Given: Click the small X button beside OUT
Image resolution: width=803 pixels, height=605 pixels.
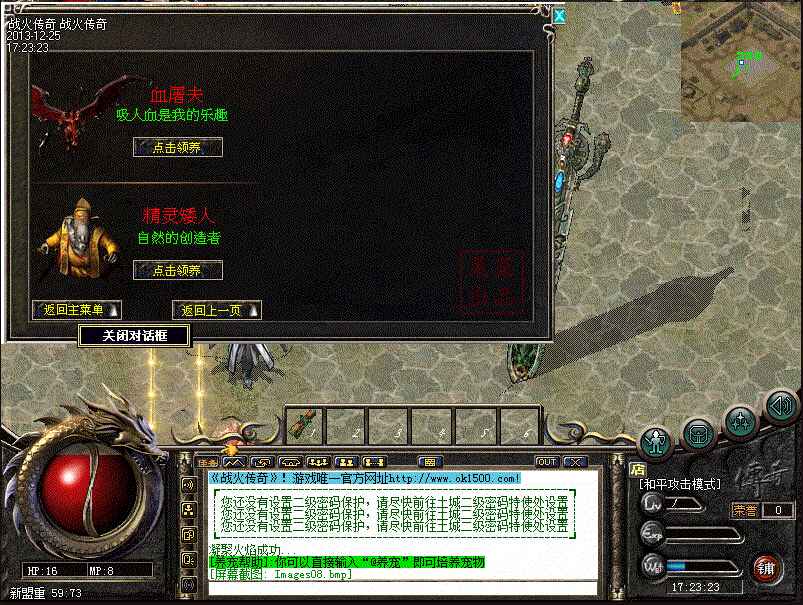Looking at the screenshot, I should click(x=574, y=462).
